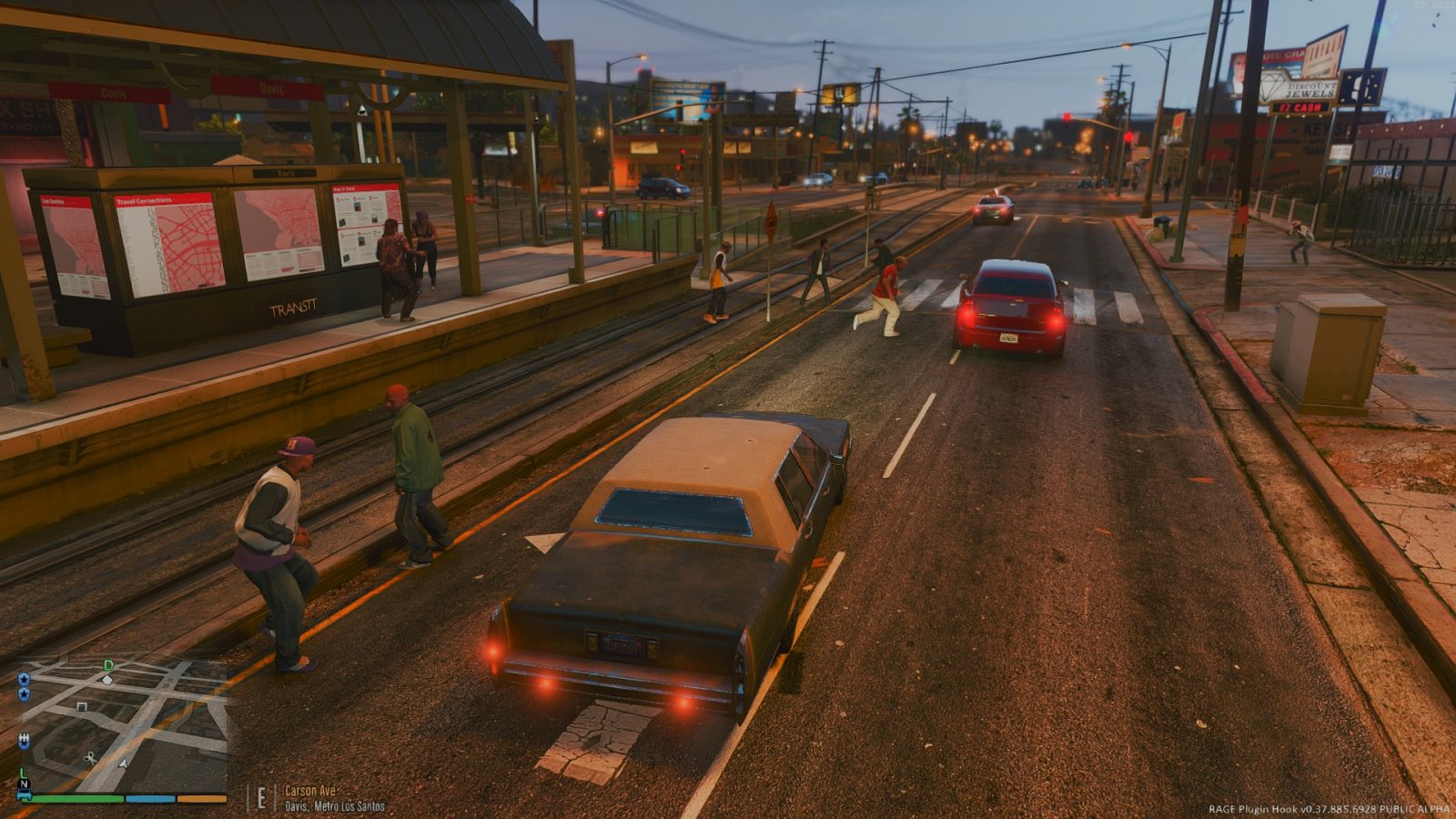Select the white diamond blip on minimap
Screen dimensions: 1456x819
[107, 680]
